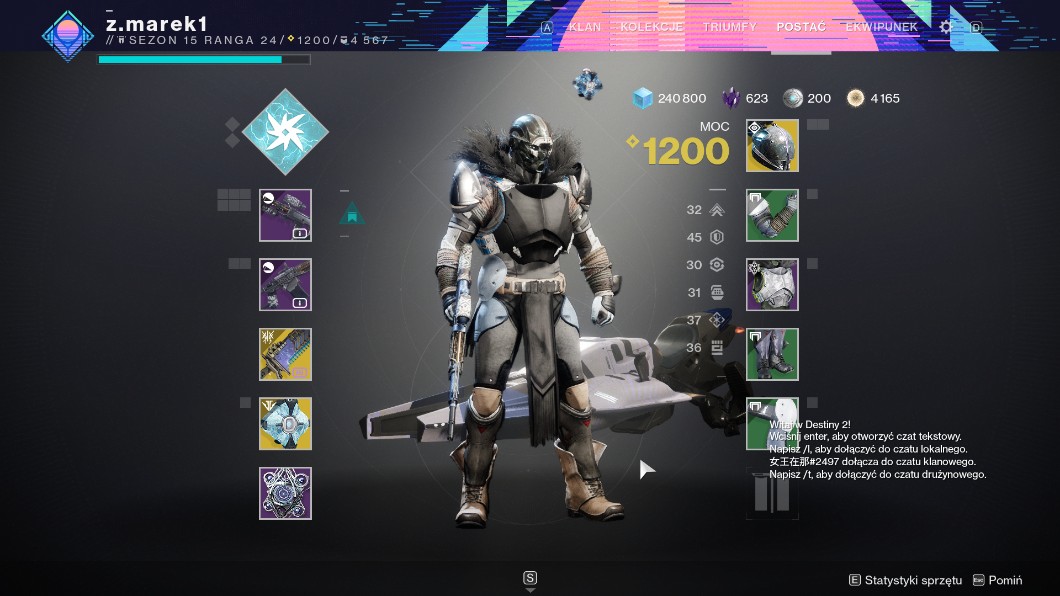Image resolution: width=1060 pixels, height=596 pixels.
Task: Select the second purple weapon slot
Action: [x=285, y=285]
